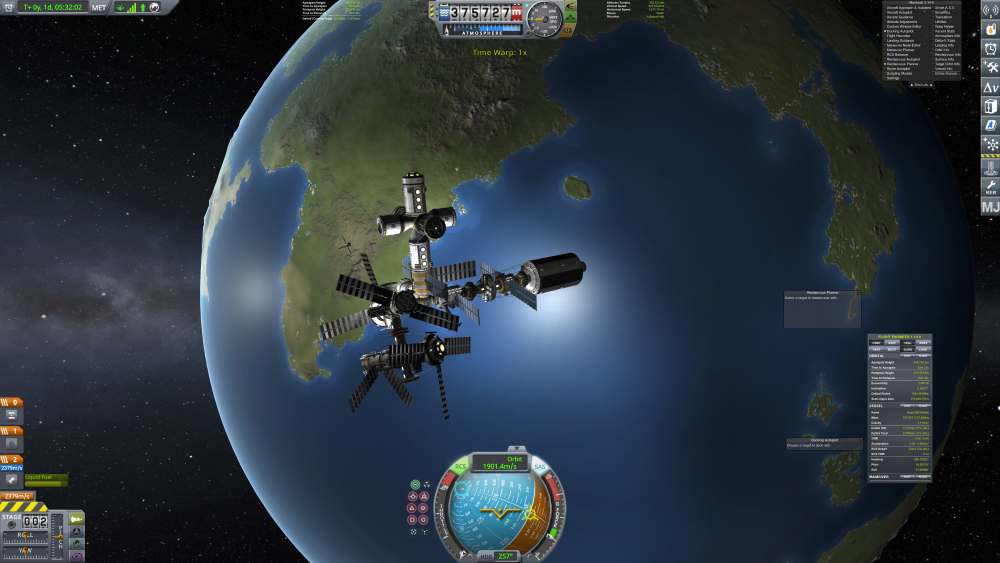Select the green stability assist SAS mode

click(x=415, y=485)
